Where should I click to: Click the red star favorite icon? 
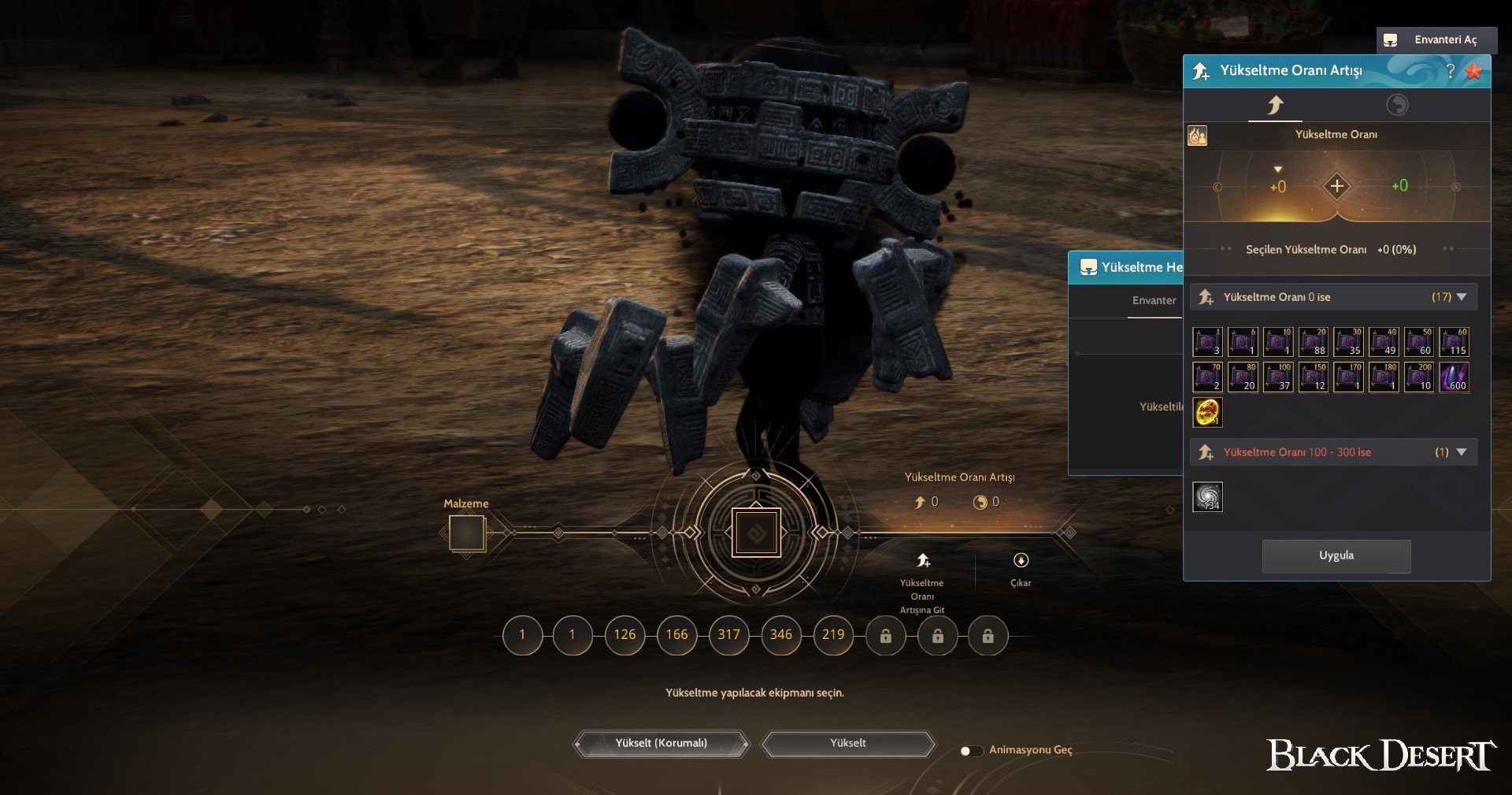tap(1473, 71)
